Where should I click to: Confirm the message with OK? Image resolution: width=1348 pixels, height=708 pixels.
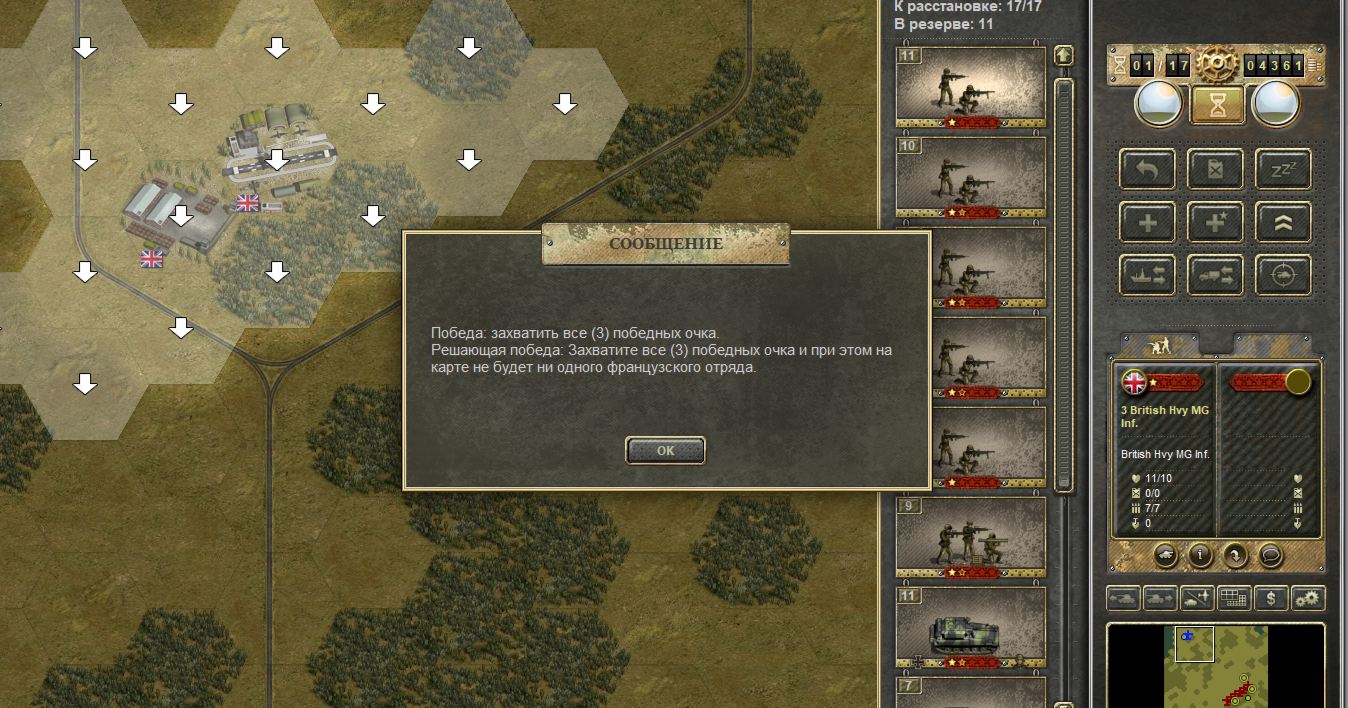665,451
